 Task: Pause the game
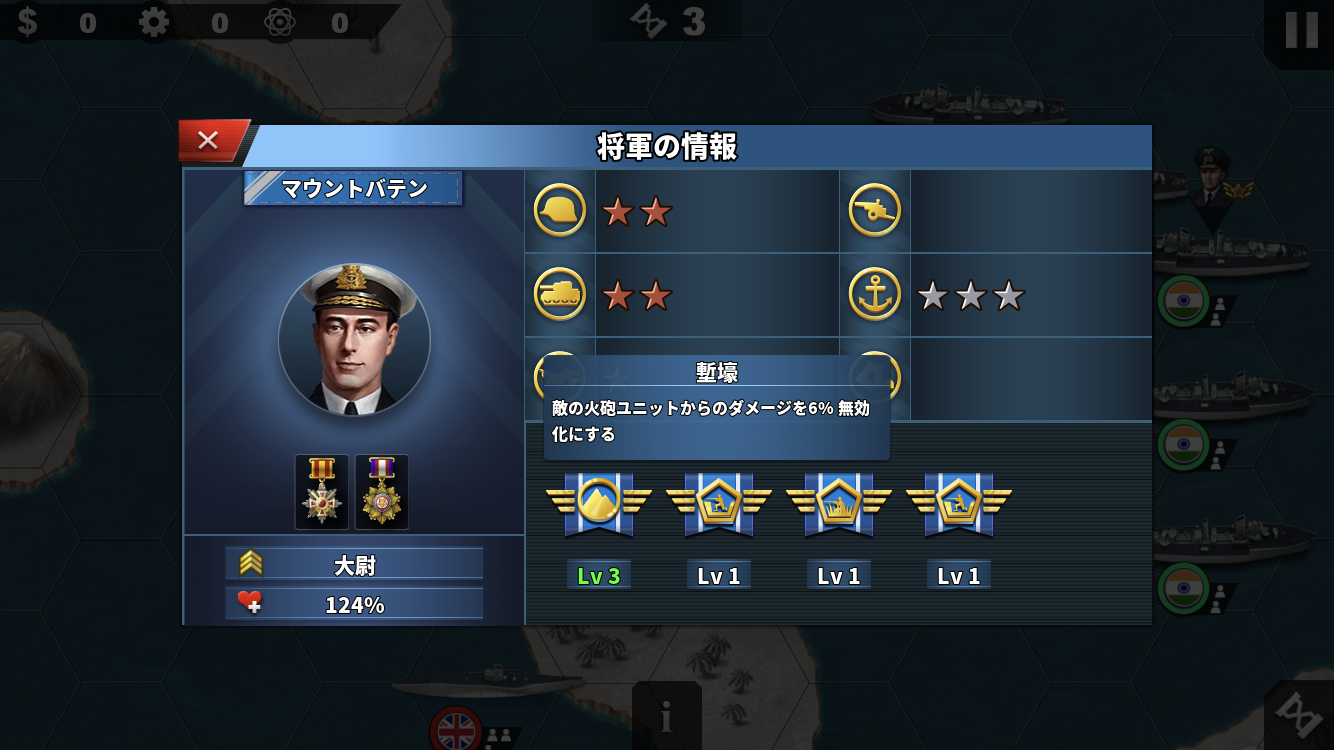1300,30
